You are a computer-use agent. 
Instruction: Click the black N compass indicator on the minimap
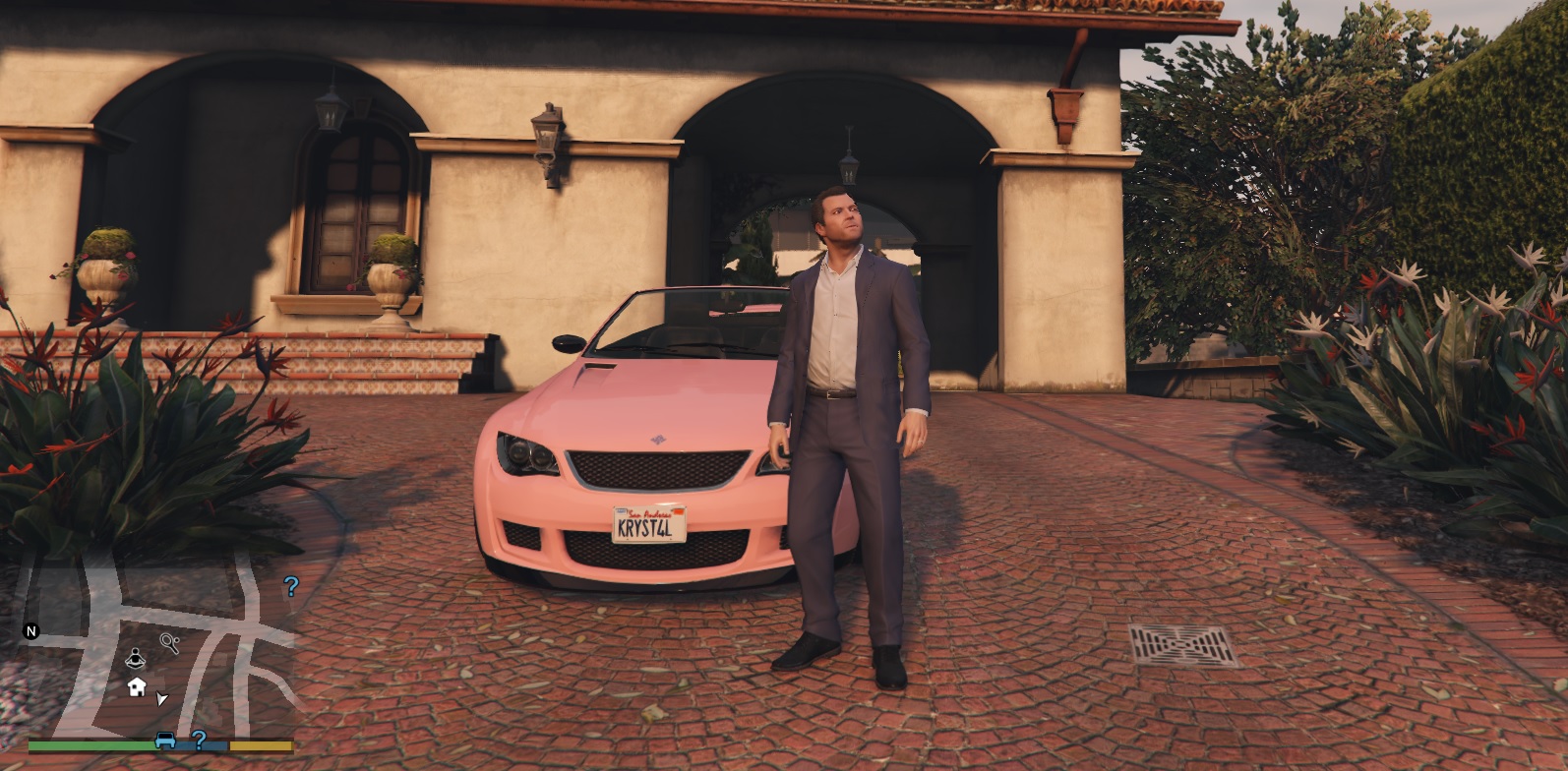tap(30, 631)
